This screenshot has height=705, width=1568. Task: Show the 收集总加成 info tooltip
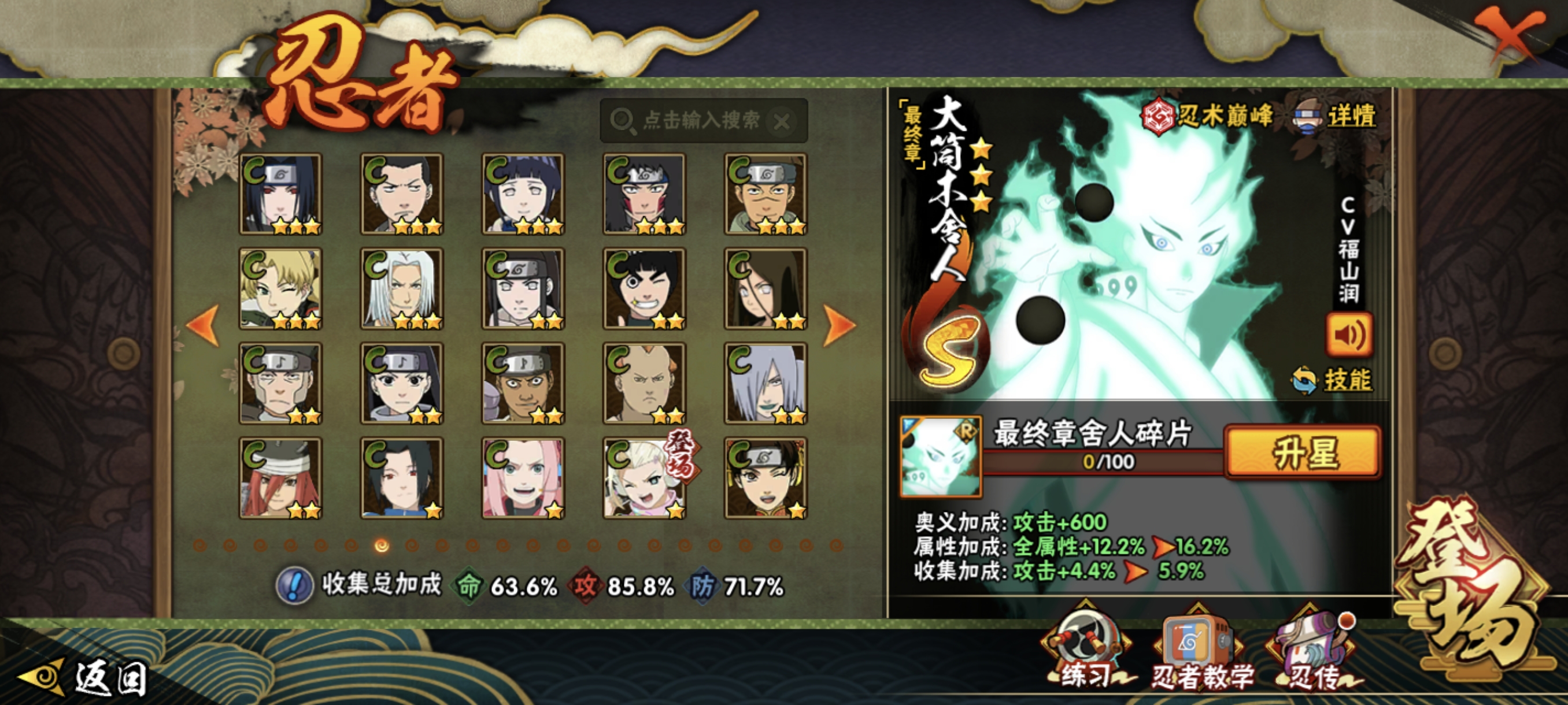pos(295,586)
